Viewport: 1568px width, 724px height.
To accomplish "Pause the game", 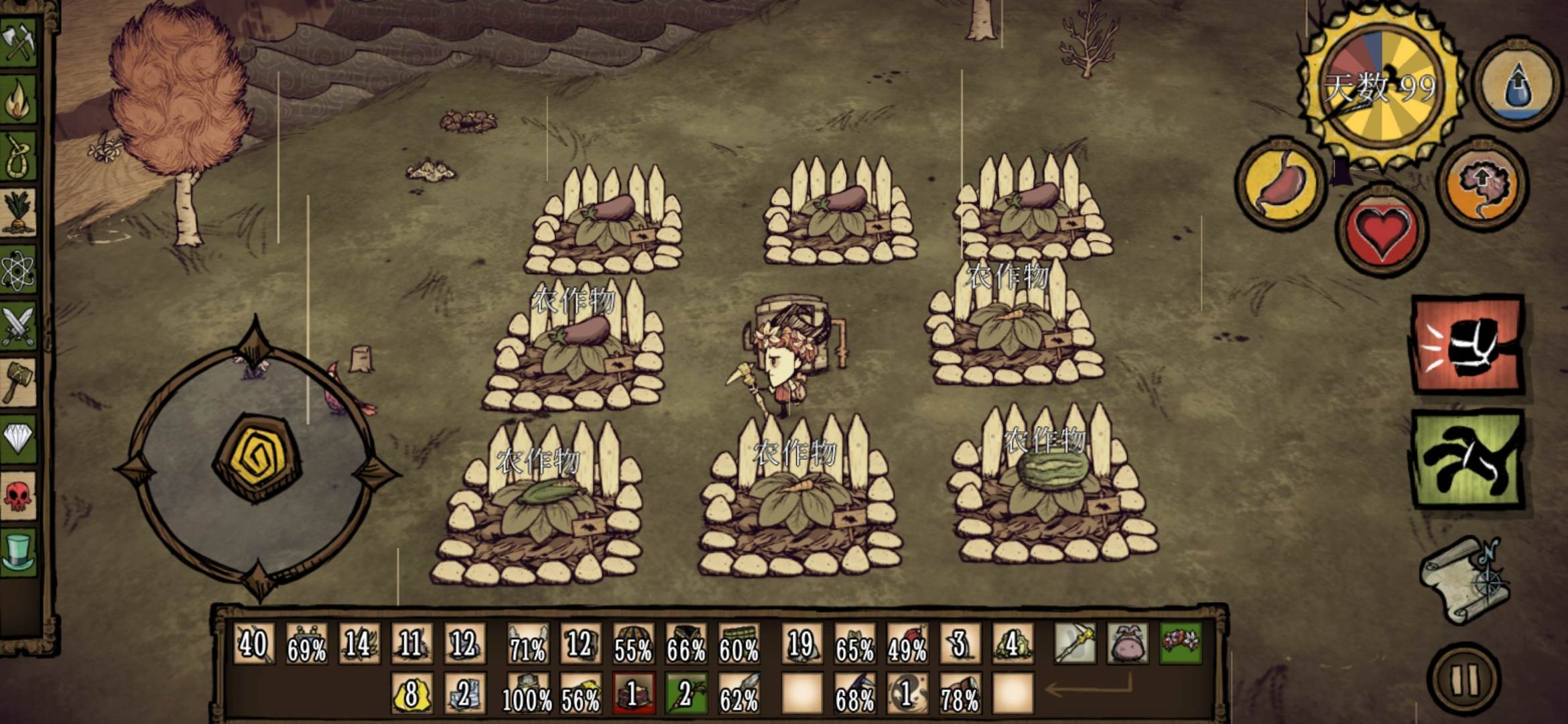I will 1465,678.
